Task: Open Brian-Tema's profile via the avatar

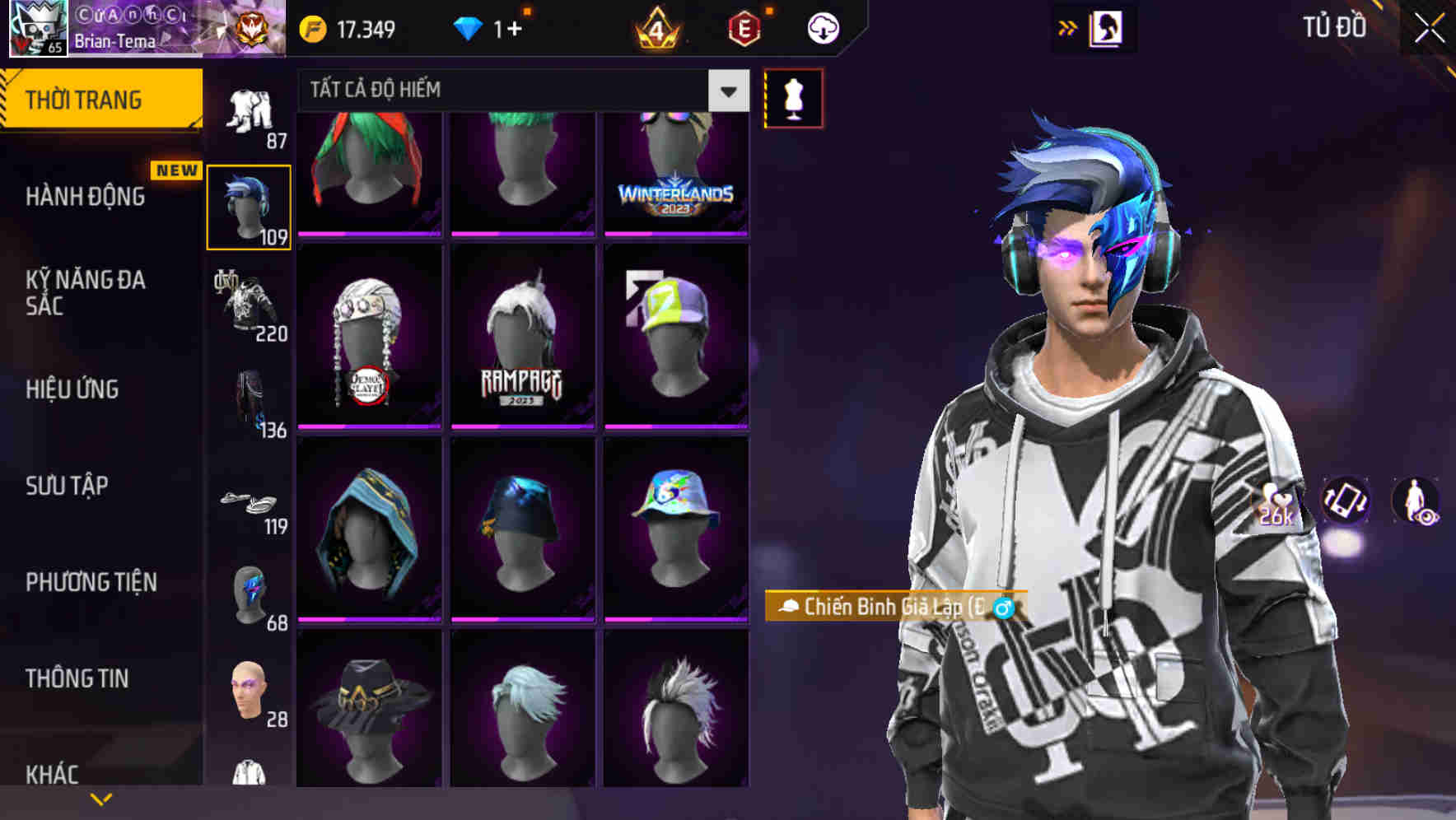Action: tap(36, 27)
